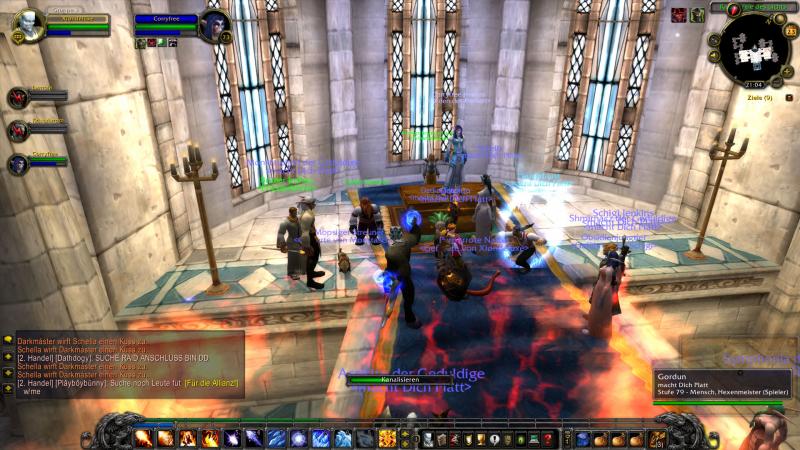This screenshot has height=450, width=800.
Task: Select the Corryfree target portrait
Action: 213,24
